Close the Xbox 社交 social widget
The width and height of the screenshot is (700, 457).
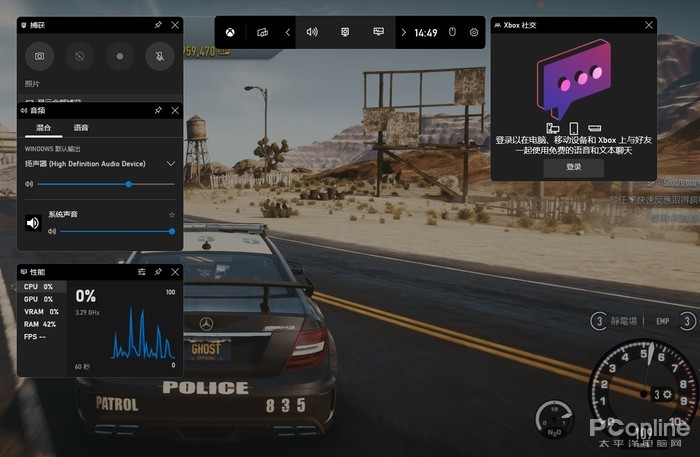tap(649, 24)
